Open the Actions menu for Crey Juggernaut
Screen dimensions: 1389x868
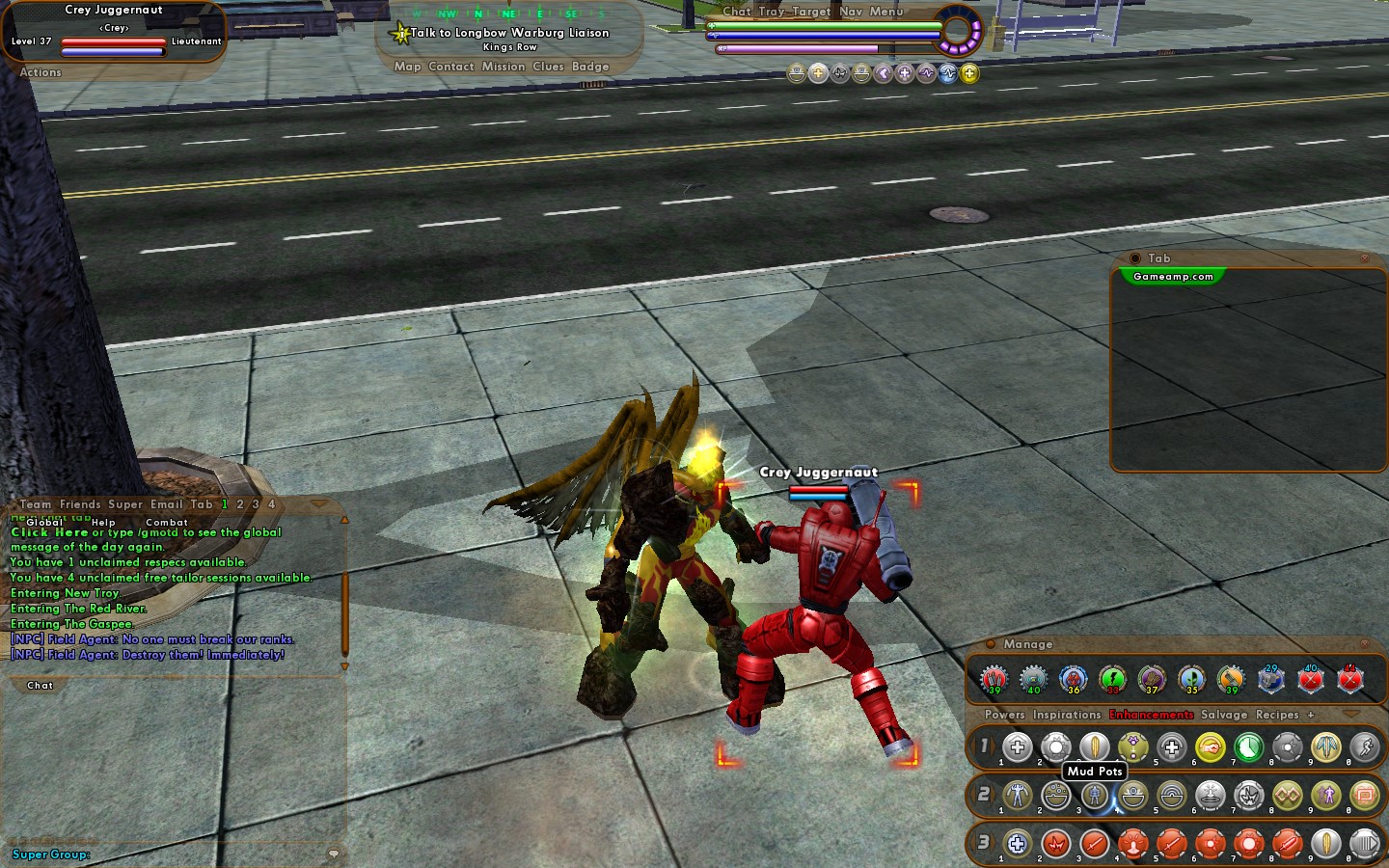(x=41, y=72)
